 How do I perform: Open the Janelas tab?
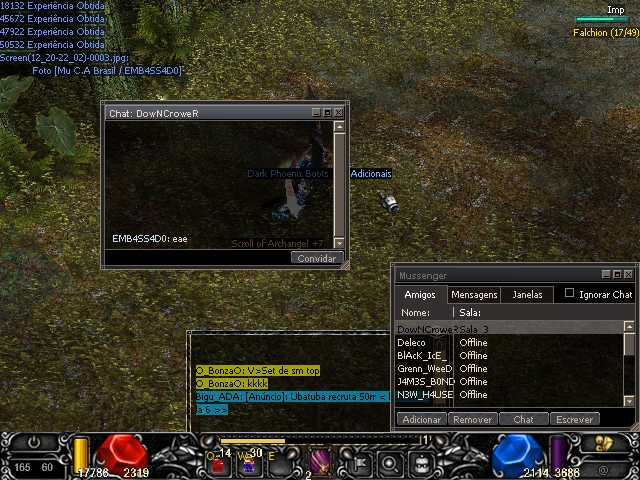coord(527,295)
